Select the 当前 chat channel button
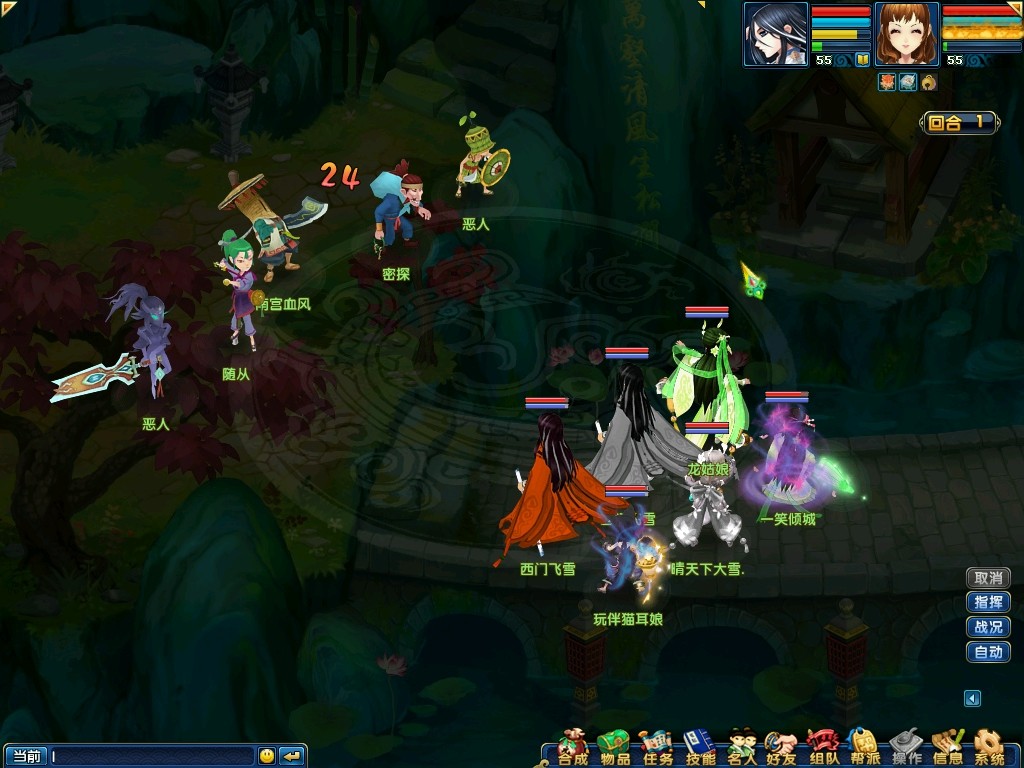The height and width of the screenshot is (768, 1024). click(x=25, y=756)
